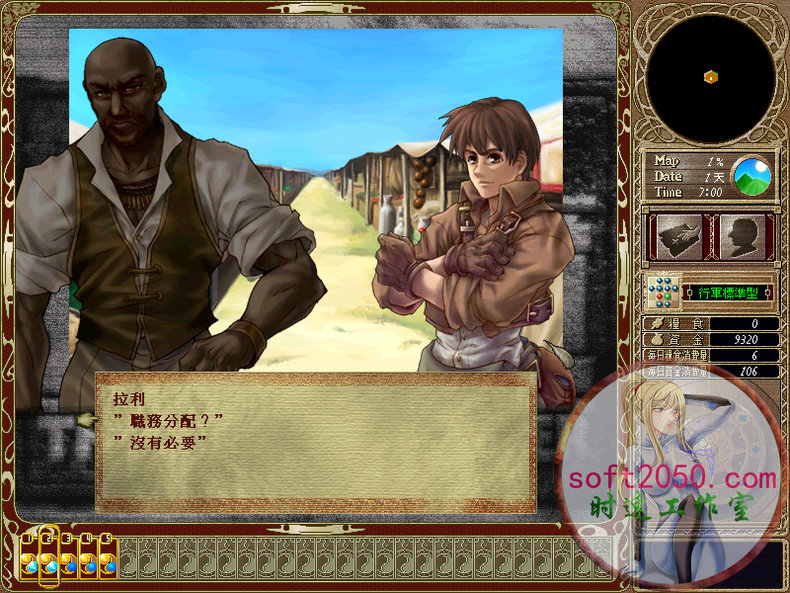Open the map with the hand-on-map icon
Viewport: 790px width, 593px height.
pyautogui.click(x=678, y=237)
